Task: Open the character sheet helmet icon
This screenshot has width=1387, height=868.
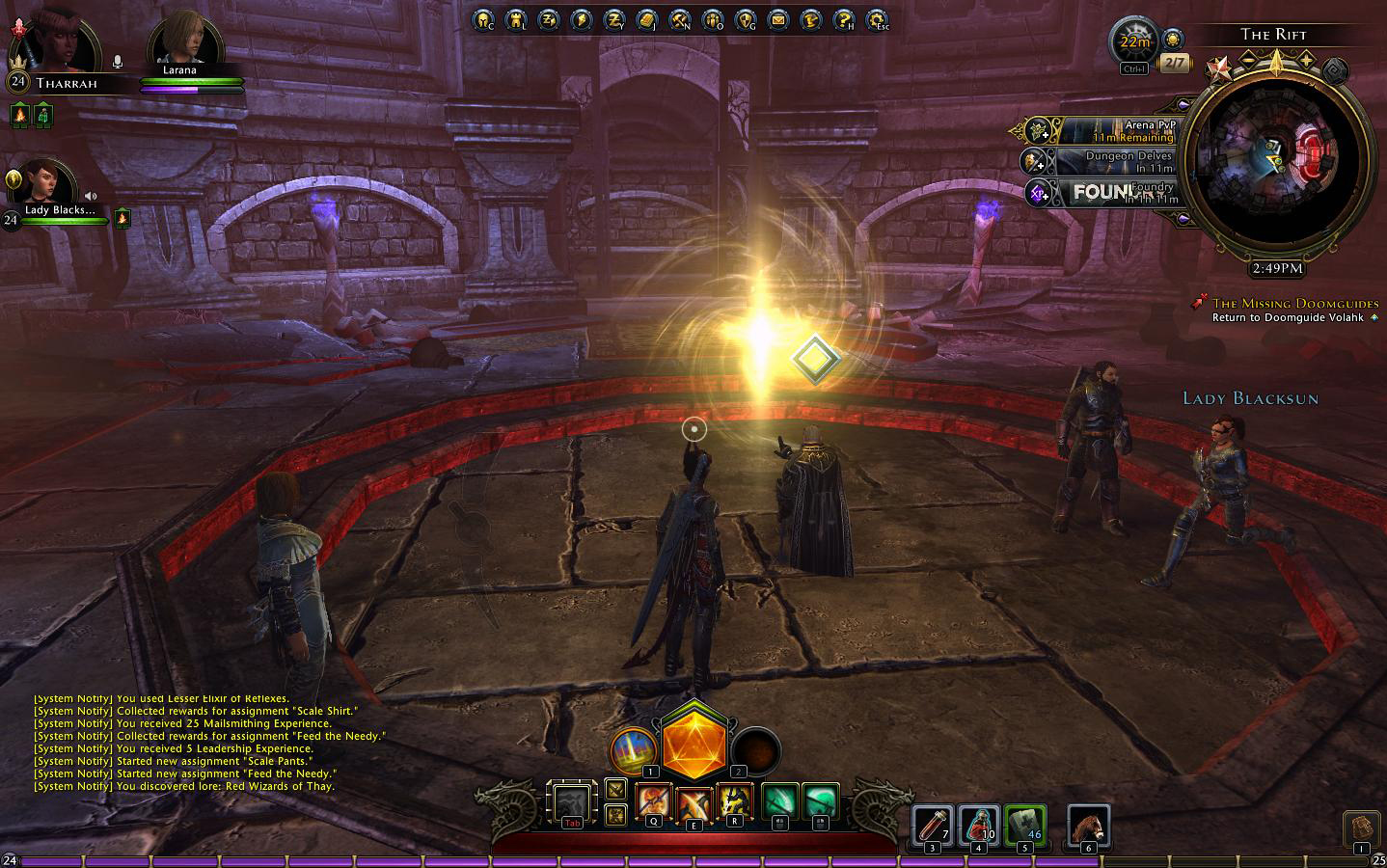Action: (x=483, y=18)
